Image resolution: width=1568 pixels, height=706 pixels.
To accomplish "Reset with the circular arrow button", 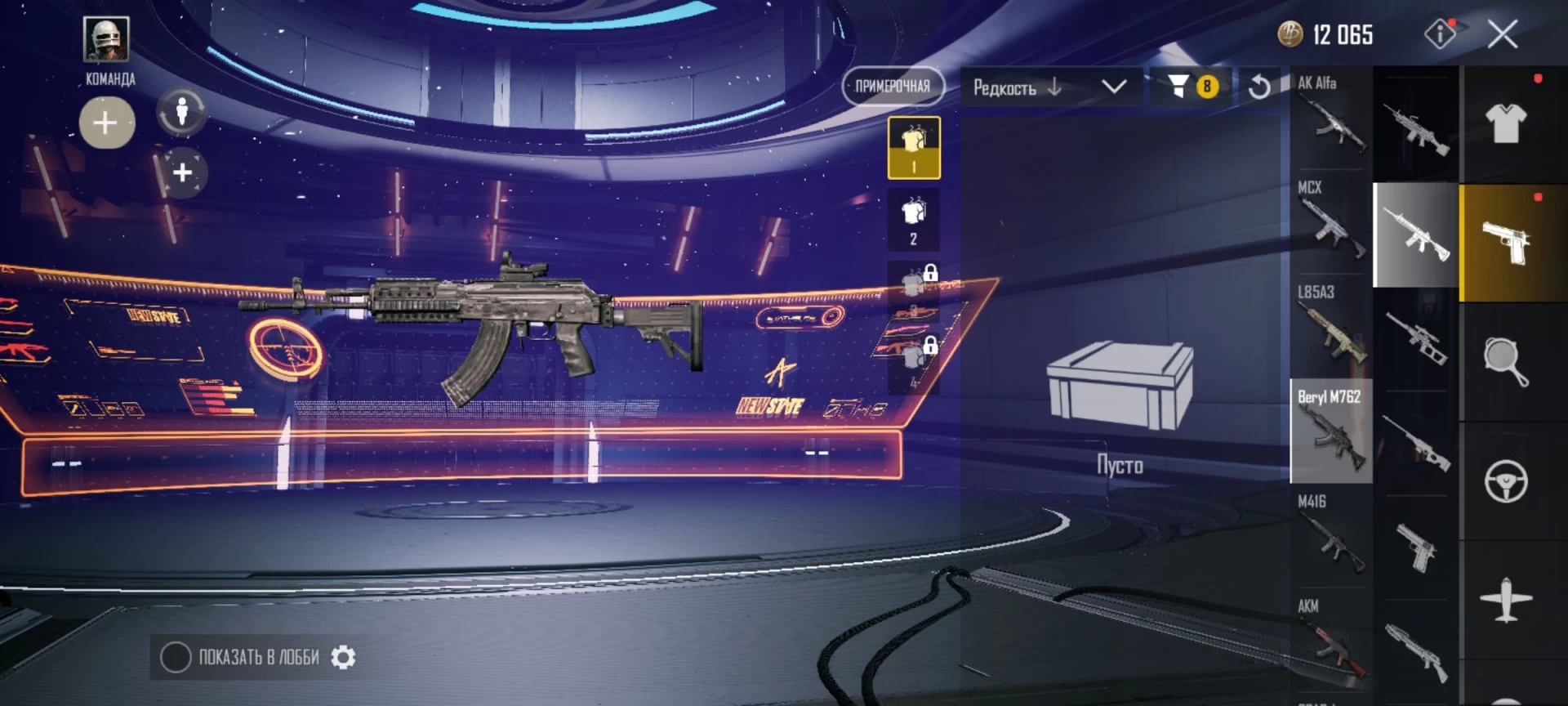I will pos(1259,87).
